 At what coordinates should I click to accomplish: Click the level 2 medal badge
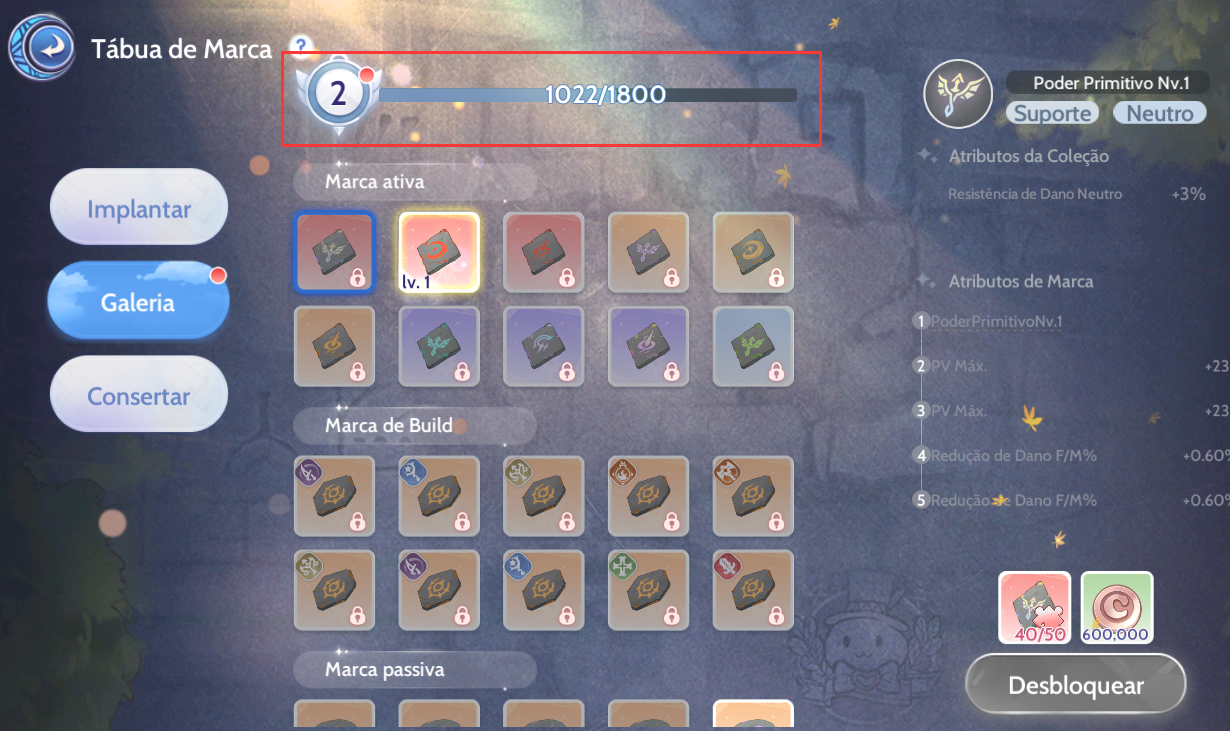tap(339, 95)
